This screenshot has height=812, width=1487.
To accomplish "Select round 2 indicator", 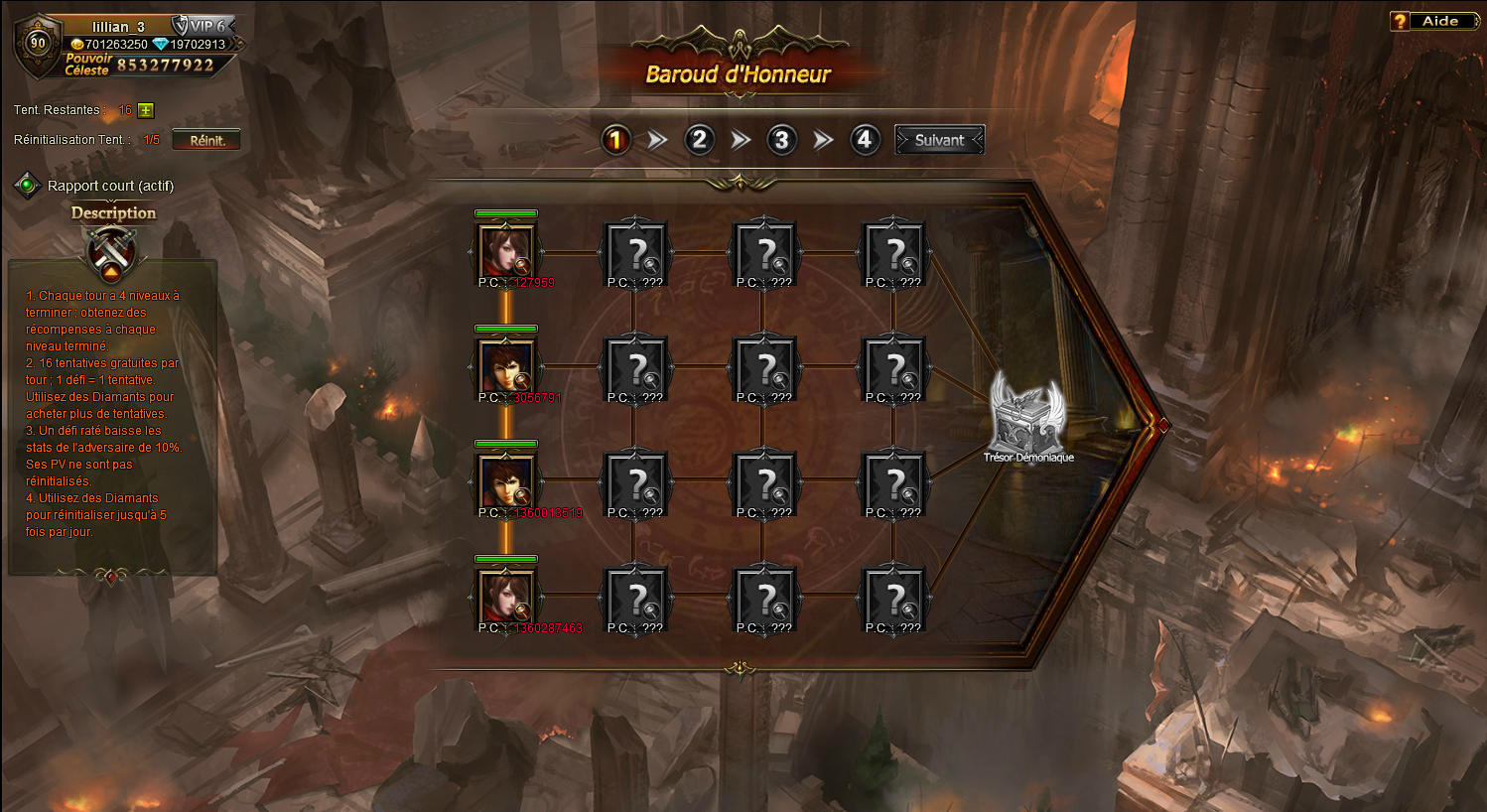I will click(x=699, y=140).
